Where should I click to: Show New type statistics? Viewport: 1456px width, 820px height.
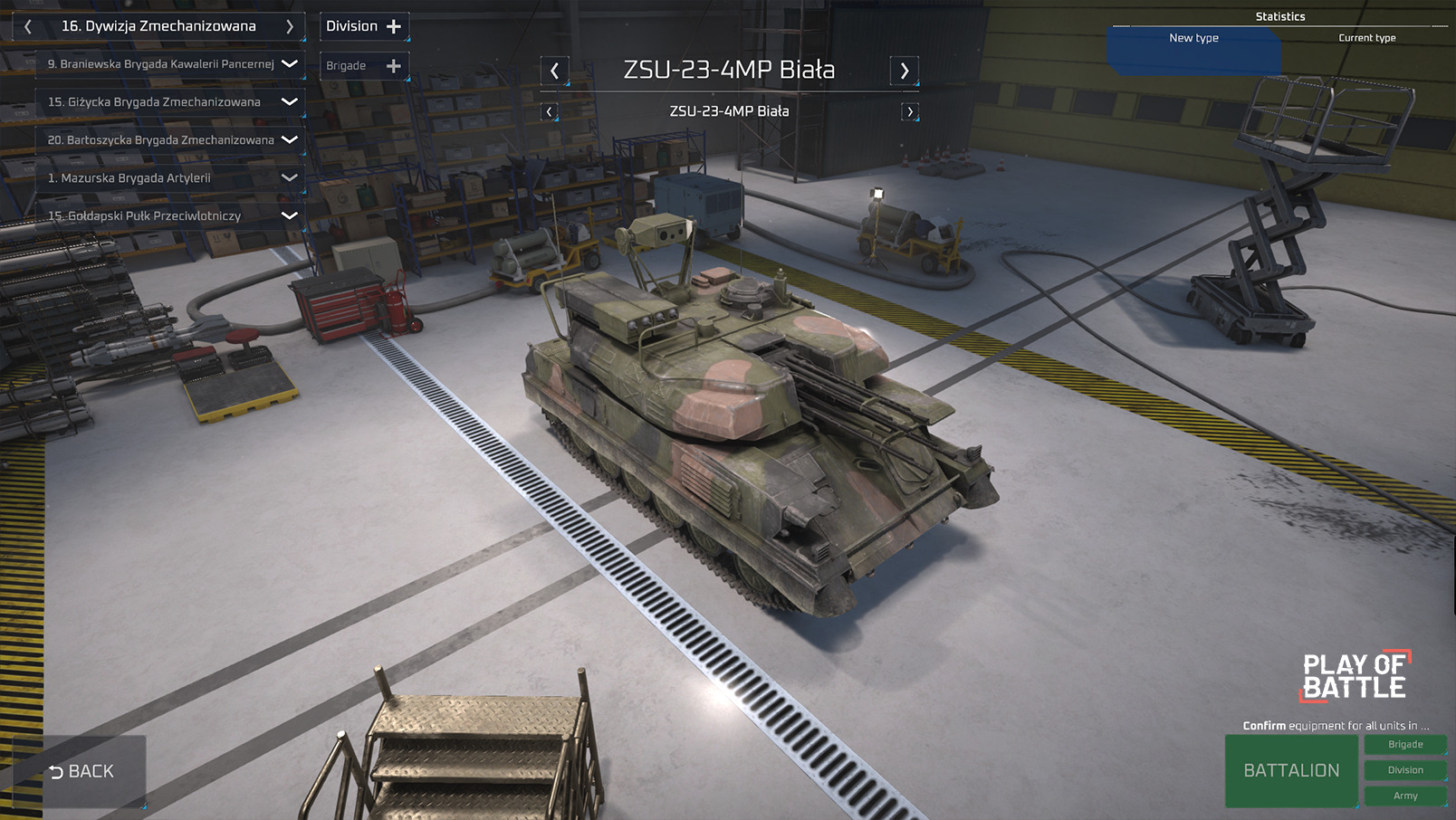click(x=1193, y=38)
